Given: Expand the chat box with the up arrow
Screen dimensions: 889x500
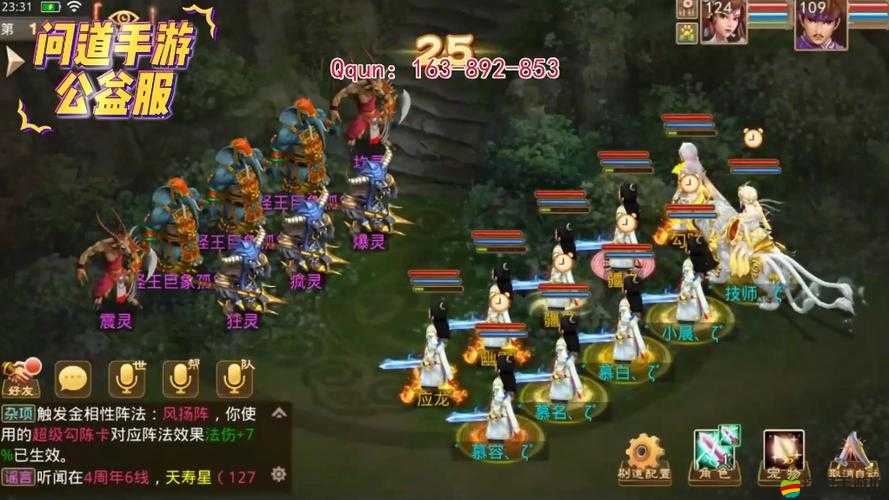Looking at the screenshot, I should 279,413.
